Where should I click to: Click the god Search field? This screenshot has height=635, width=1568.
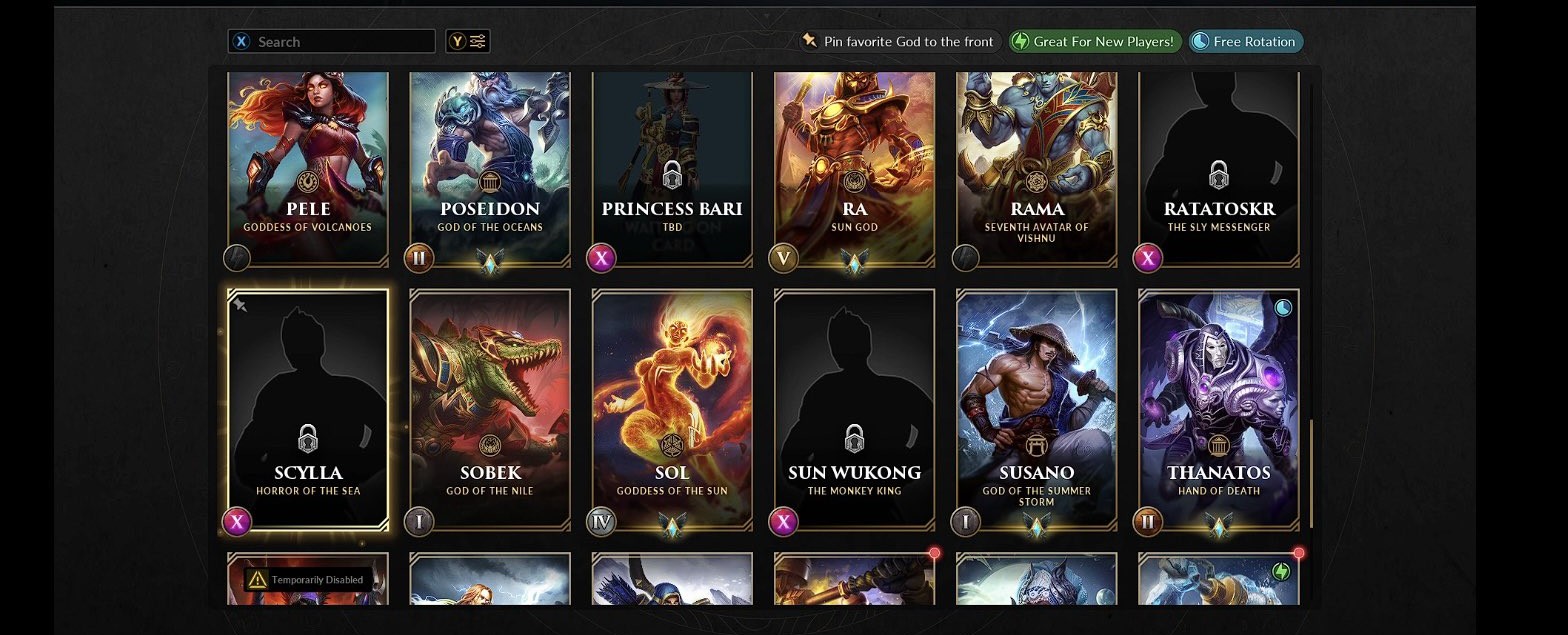click(340, 42)
